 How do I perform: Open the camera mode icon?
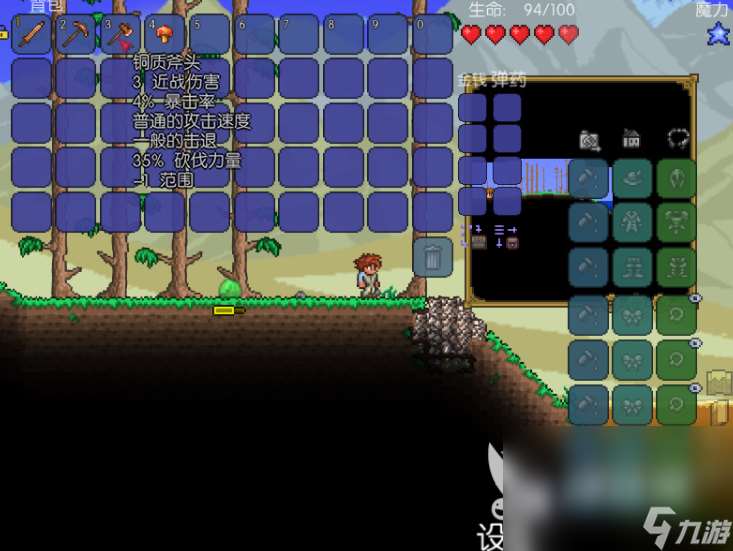tap(589, 139)
